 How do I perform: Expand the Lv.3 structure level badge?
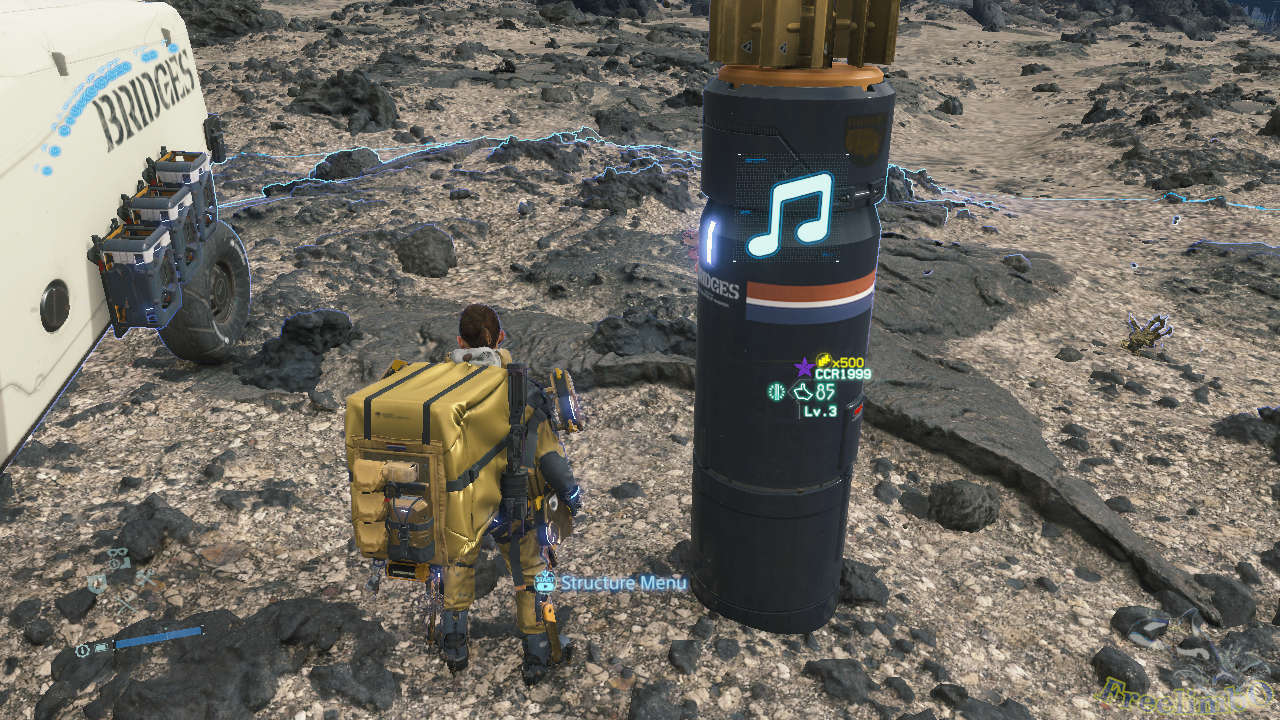pos(820,412)
